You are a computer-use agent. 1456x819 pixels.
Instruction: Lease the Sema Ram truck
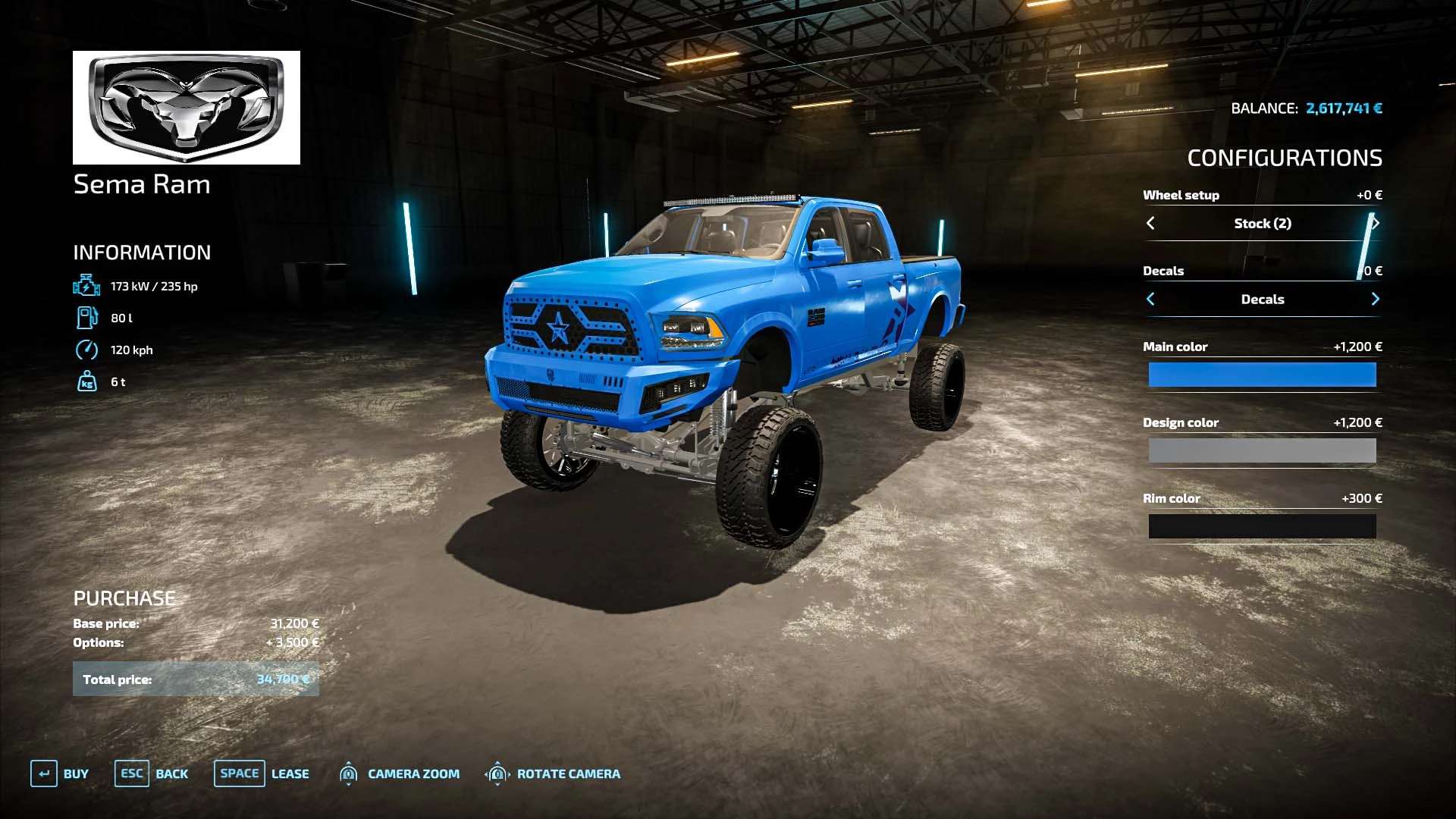click(x=262, y=773)
